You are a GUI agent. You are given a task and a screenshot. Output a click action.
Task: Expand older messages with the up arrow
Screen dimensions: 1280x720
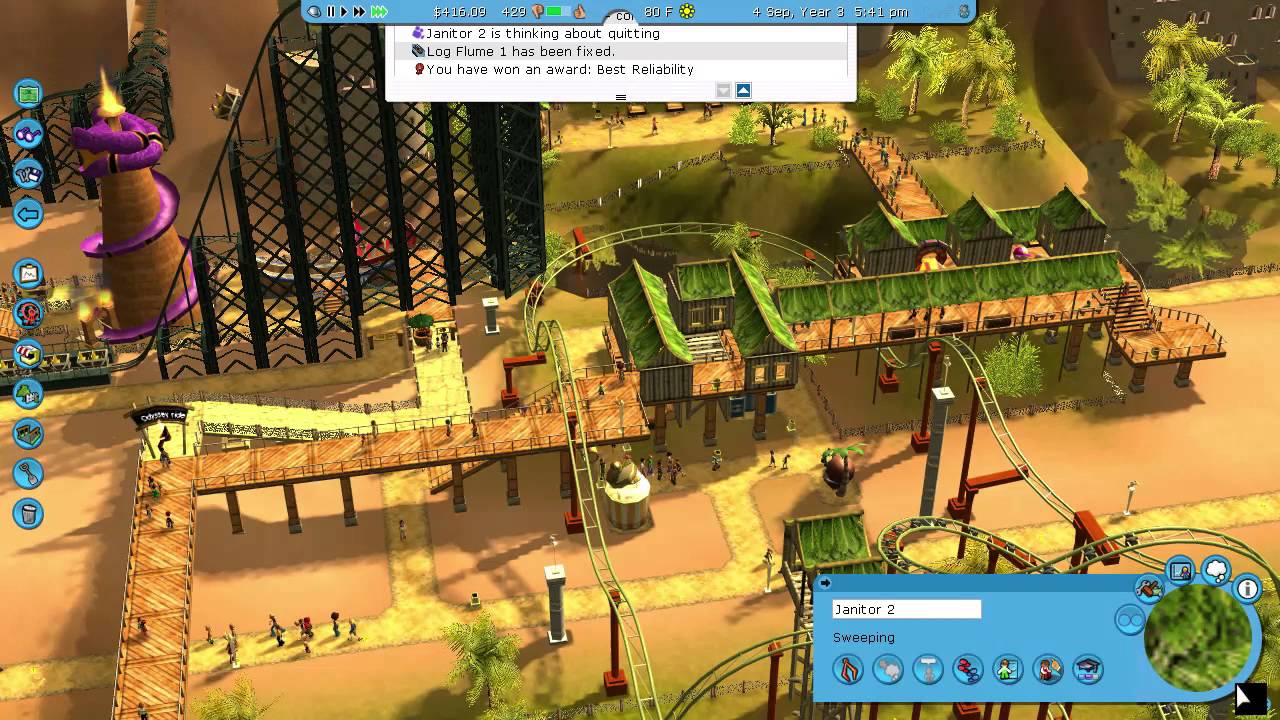point(743,90)
